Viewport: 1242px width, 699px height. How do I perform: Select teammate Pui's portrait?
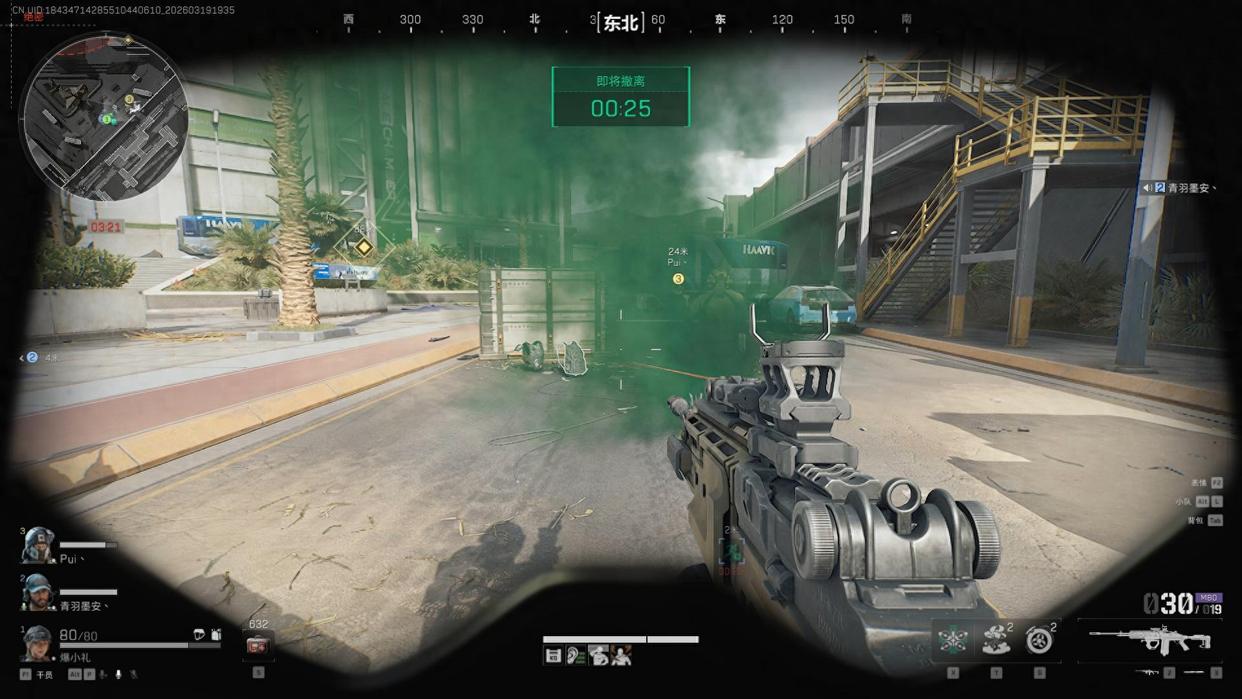point(38,545)
